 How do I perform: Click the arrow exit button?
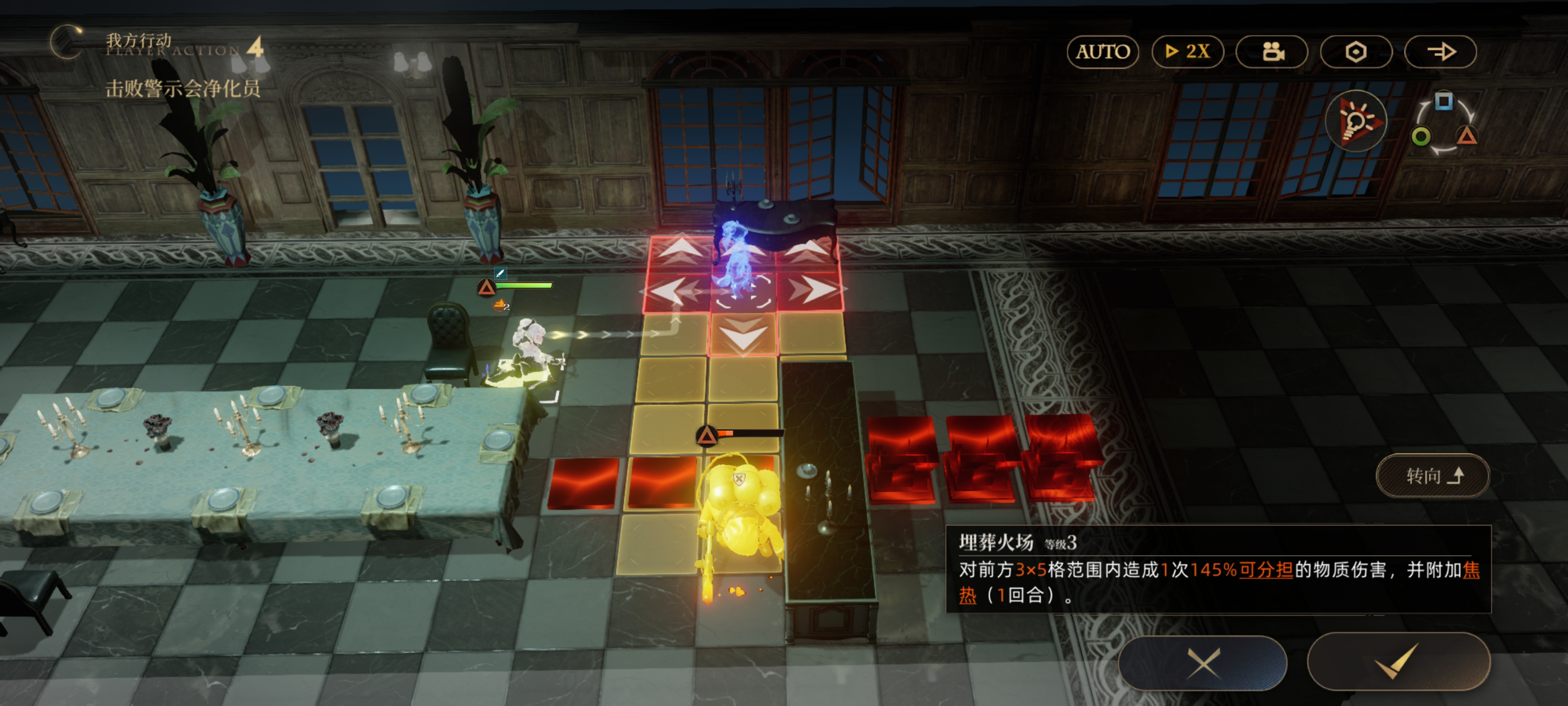point(1440,52)
